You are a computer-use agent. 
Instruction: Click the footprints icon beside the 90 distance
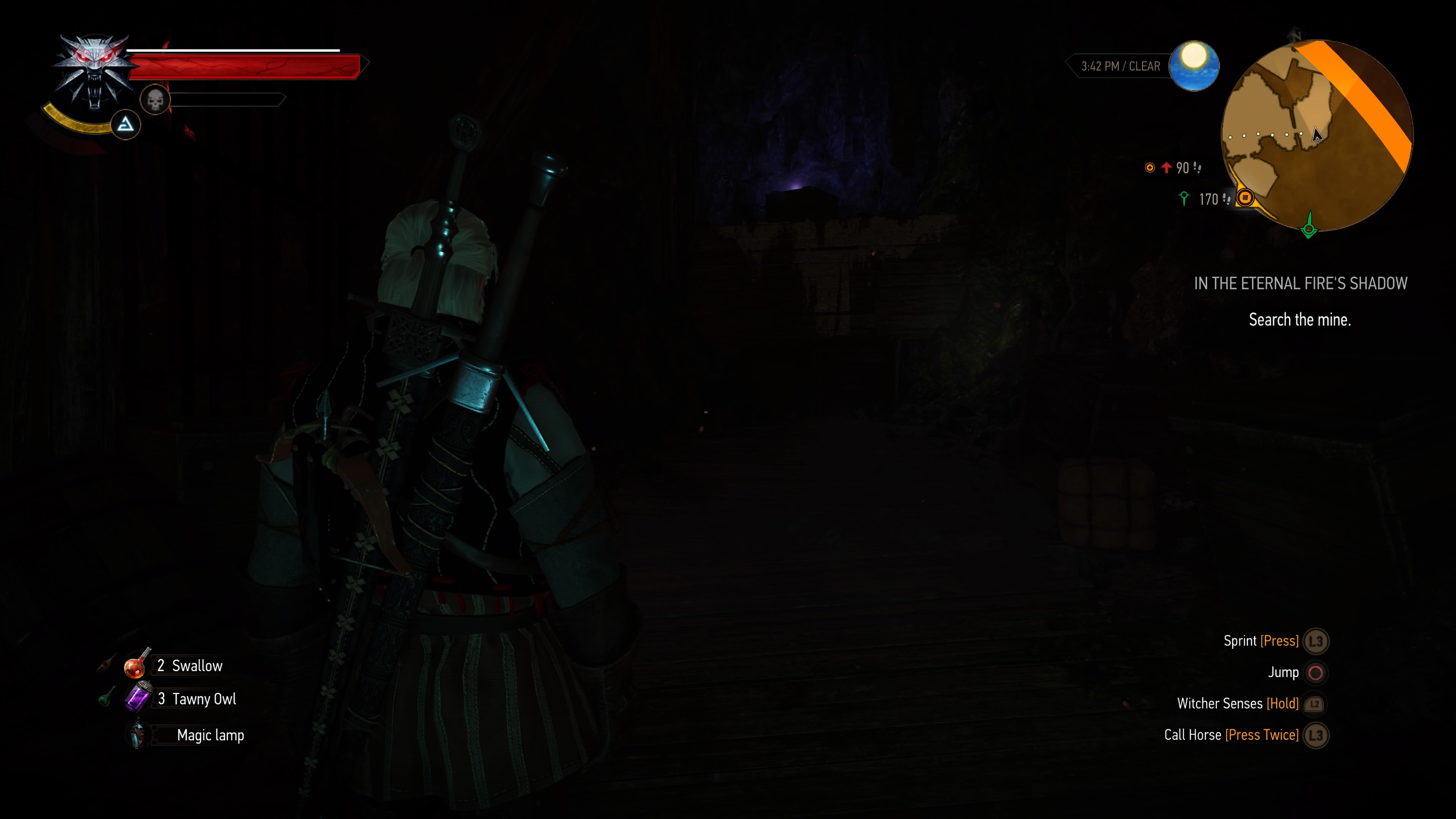pyautogui.click(x=1197, y=168)
